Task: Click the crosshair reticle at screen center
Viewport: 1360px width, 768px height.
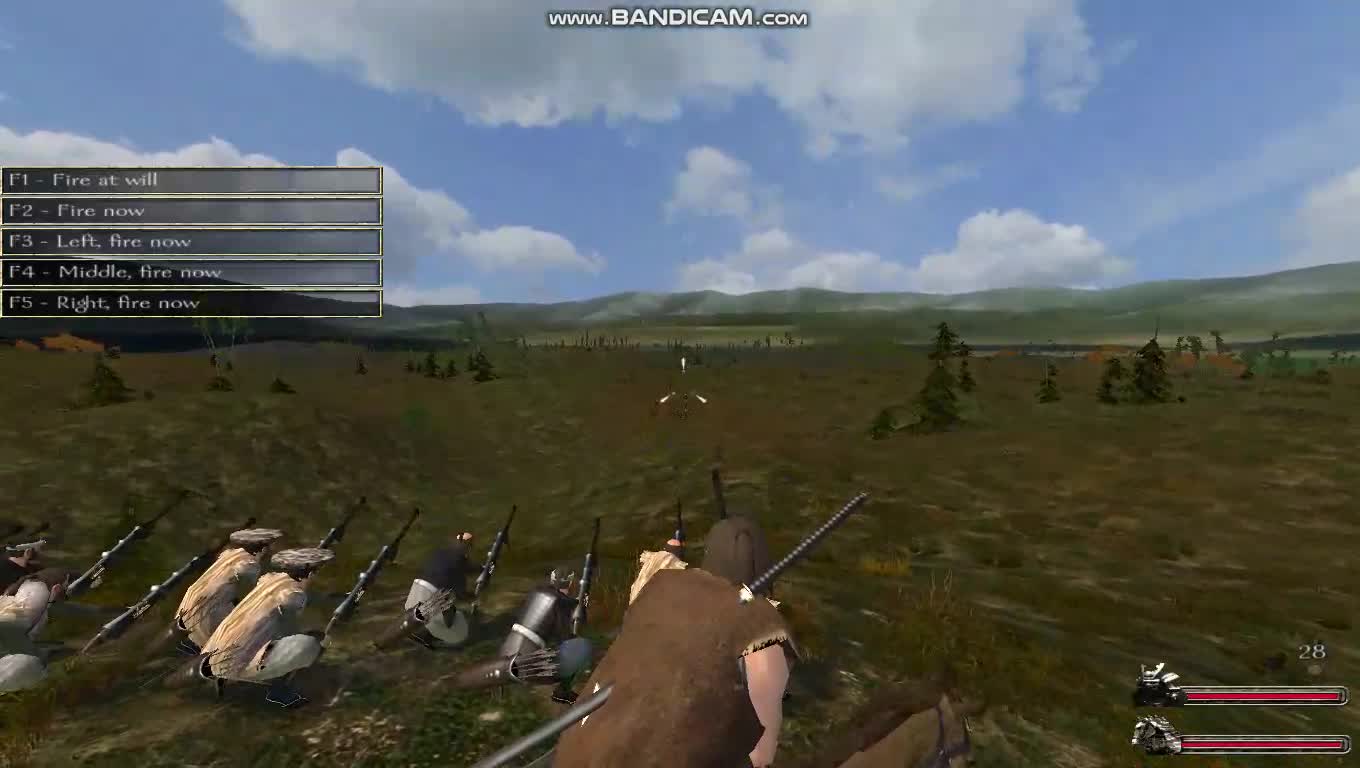Action: click(x=684, y=397)
